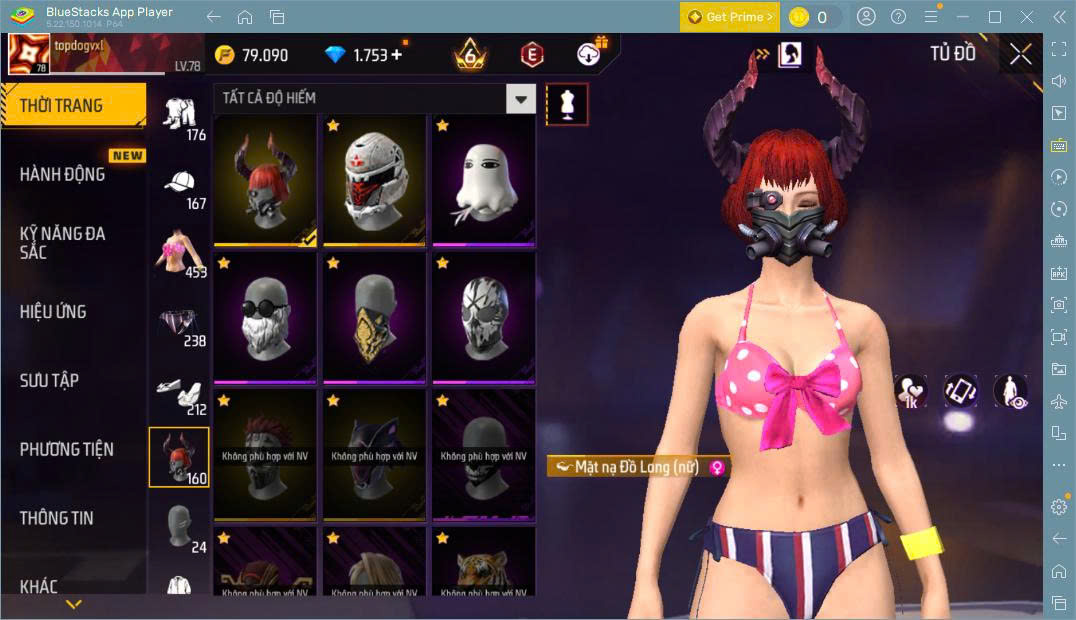Select the white ghost hood mask
Viewport: 1076px width, 620px height.
tap(483, 180)
